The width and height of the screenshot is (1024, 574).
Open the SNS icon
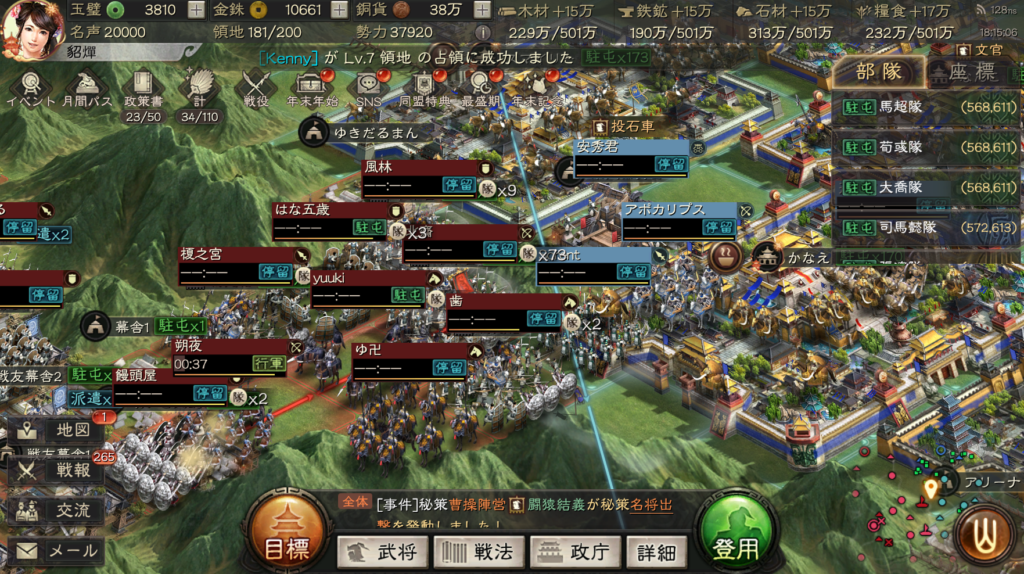click(x=368, y=88)
